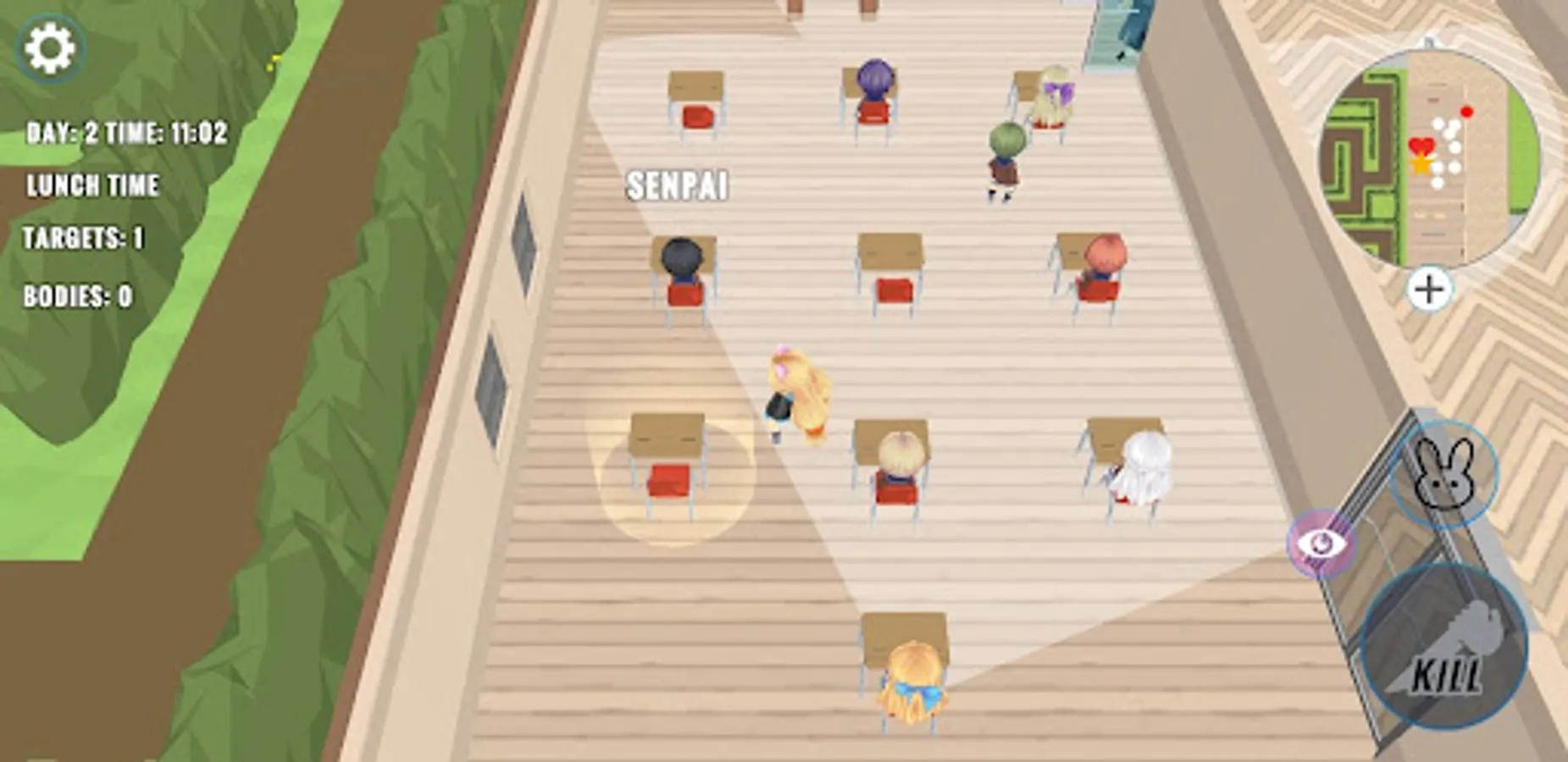The width and height of the screenshot is (1568, 762).
Task: Tap the LUNCH TIME status text
Action: [93, 182]
